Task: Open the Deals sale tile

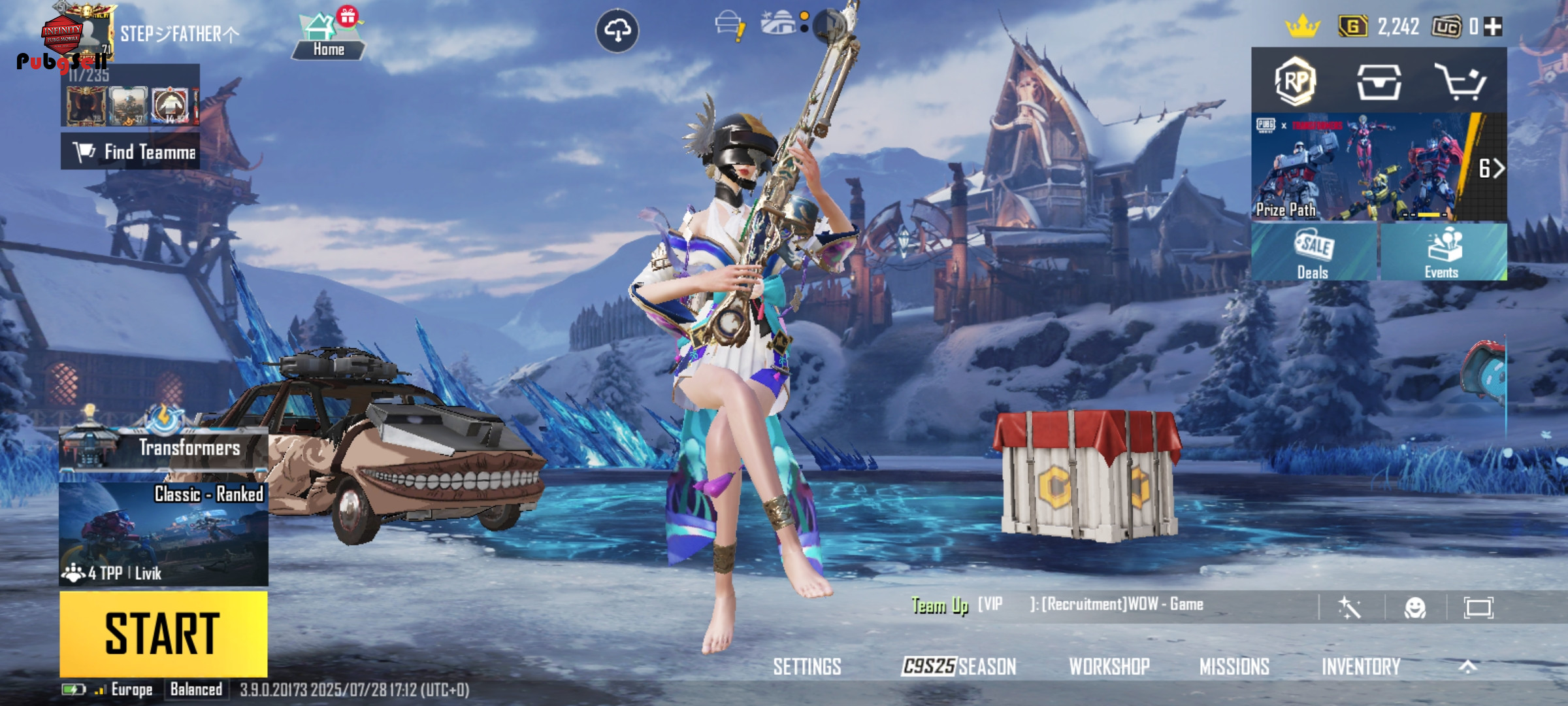Action: coord(1313,252)
